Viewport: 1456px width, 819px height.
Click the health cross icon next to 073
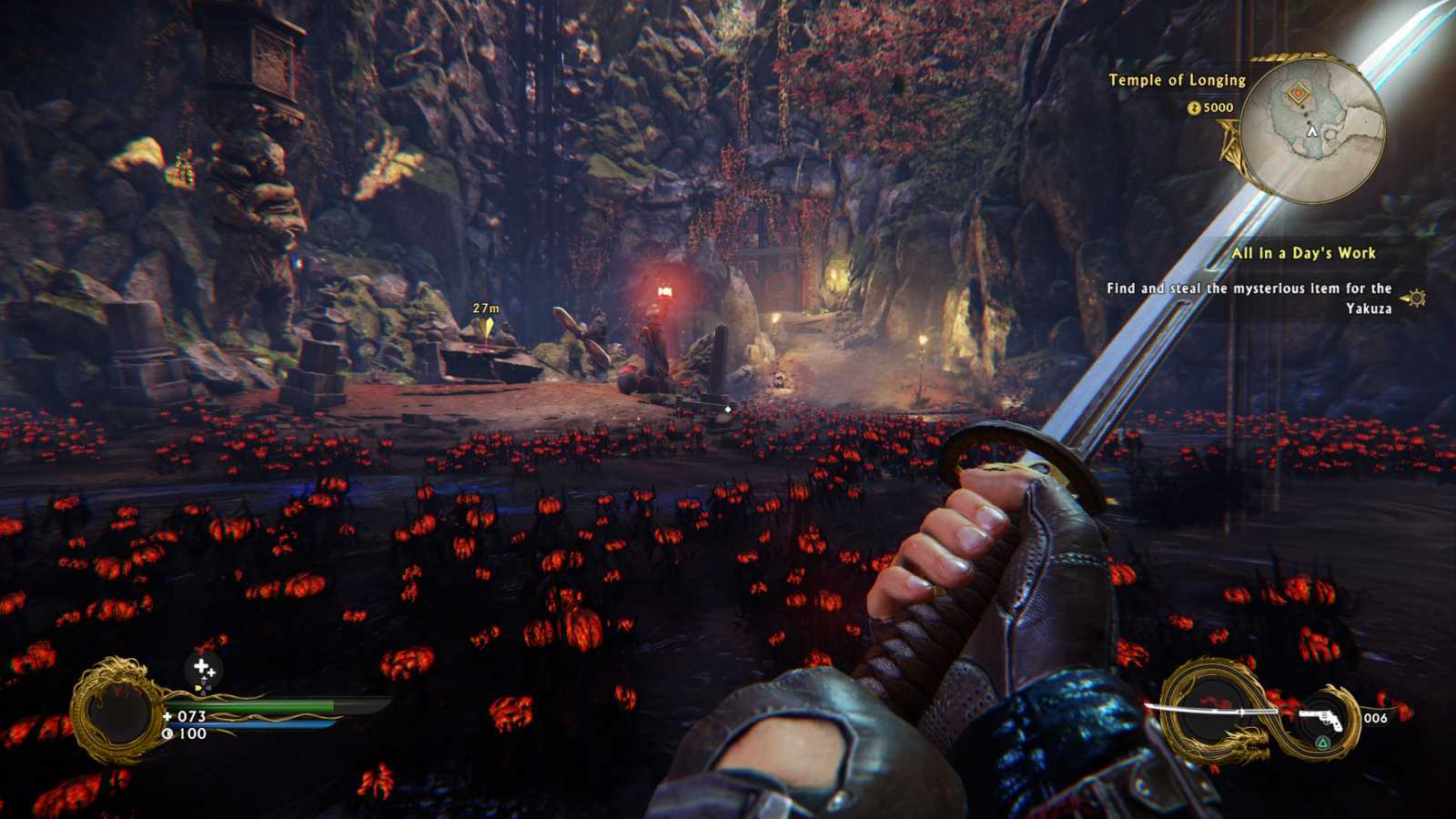pyautogui.click(x=168, y=716)
